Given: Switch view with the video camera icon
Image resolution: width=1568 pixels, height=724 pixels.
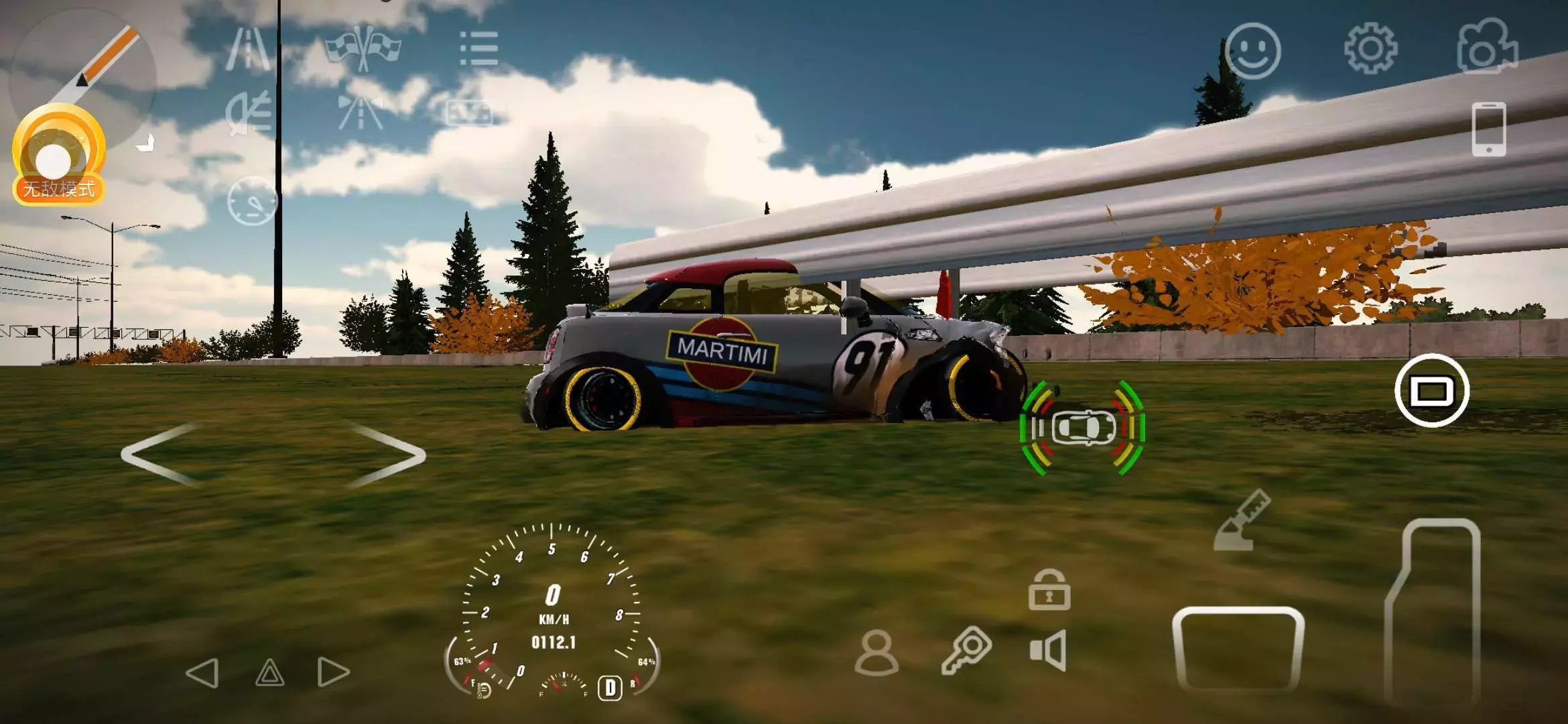Looking at the screenshot, I should click(x=1487, y=47).
